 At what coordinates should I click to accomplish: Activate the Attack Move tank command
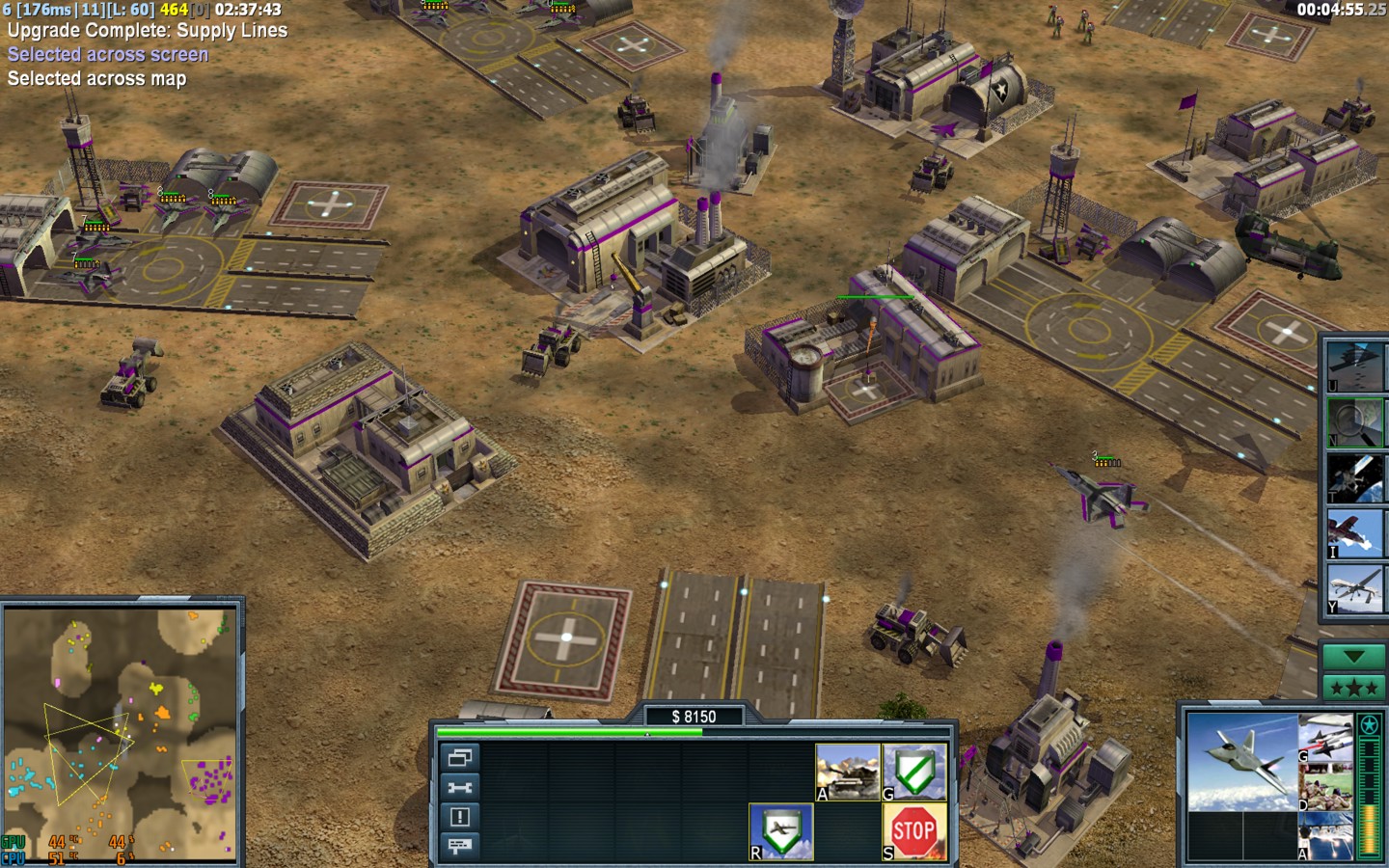(x=848, y=772)
